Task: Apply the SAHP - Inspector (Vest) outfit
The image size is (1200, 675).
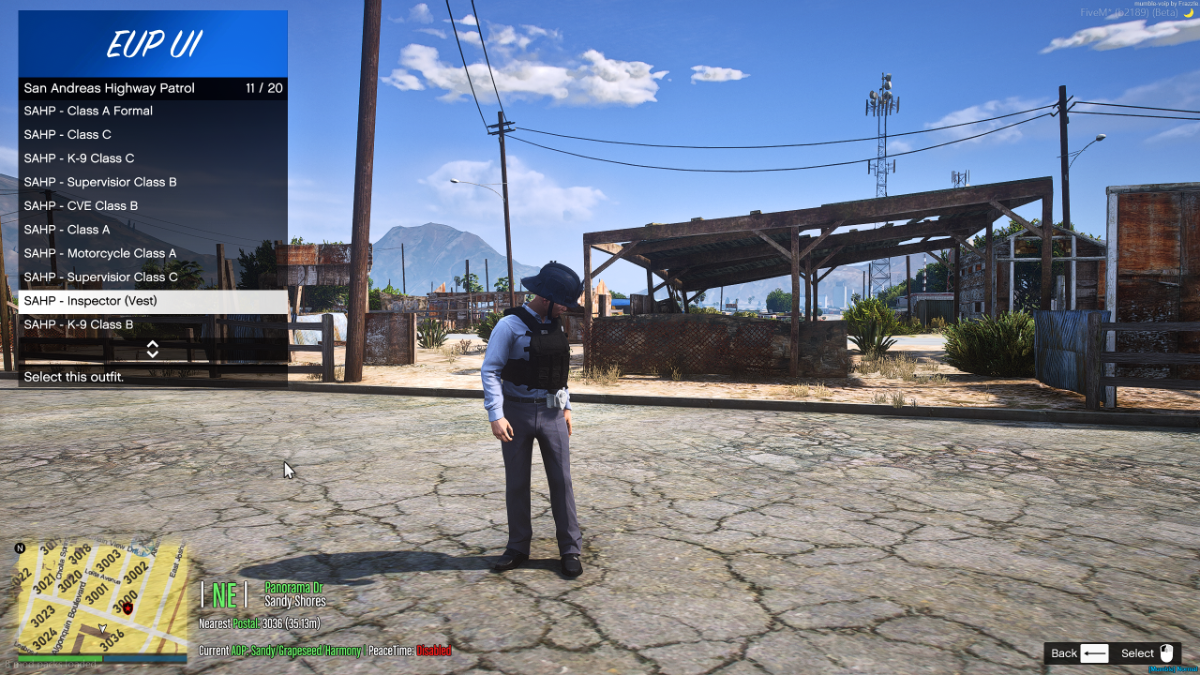Action: 152,301
